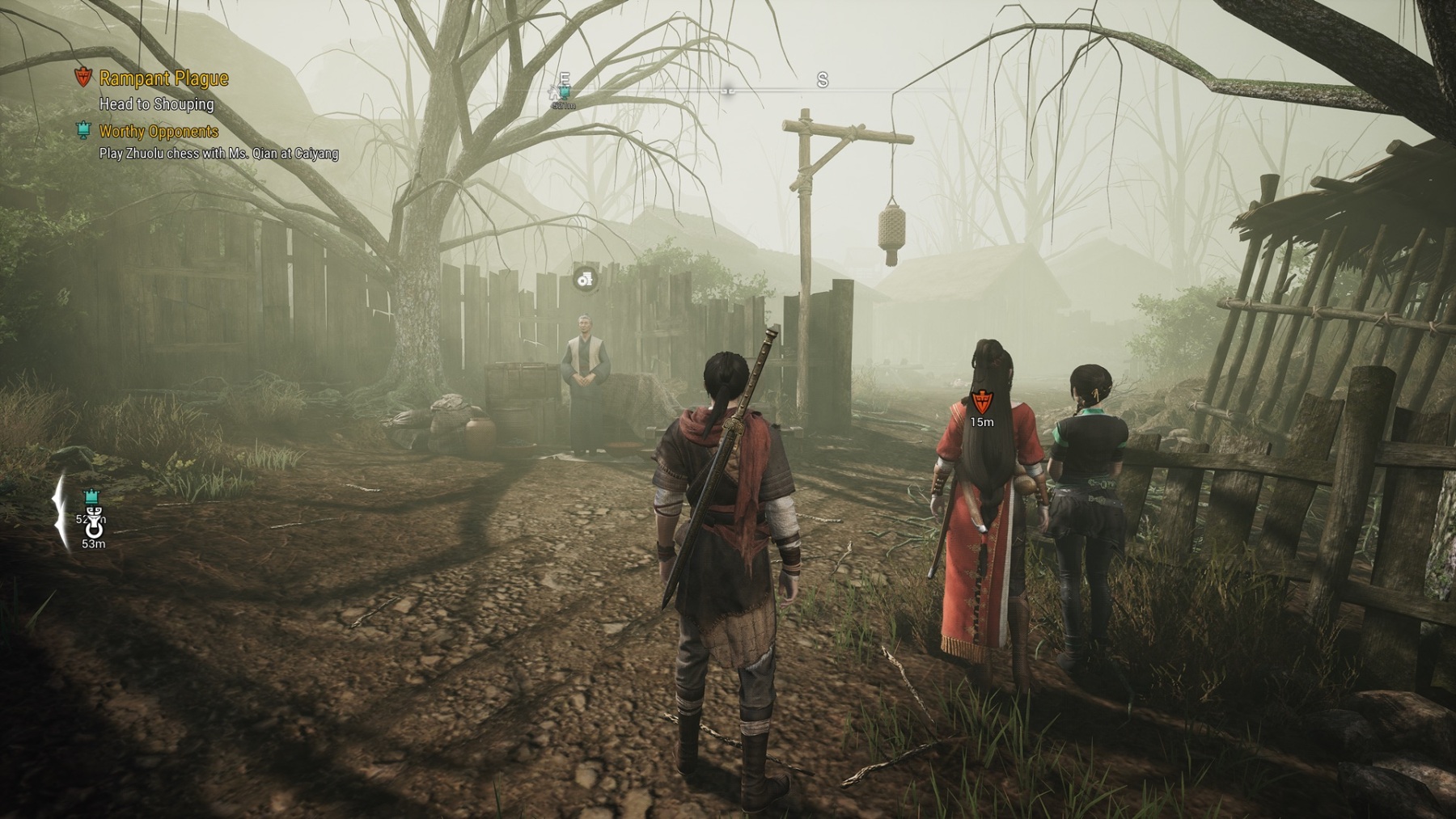The height and width of the screenshot is (819, 1456).
Task: Click the orange quest marker showing 15m
Action: [980, 401]
